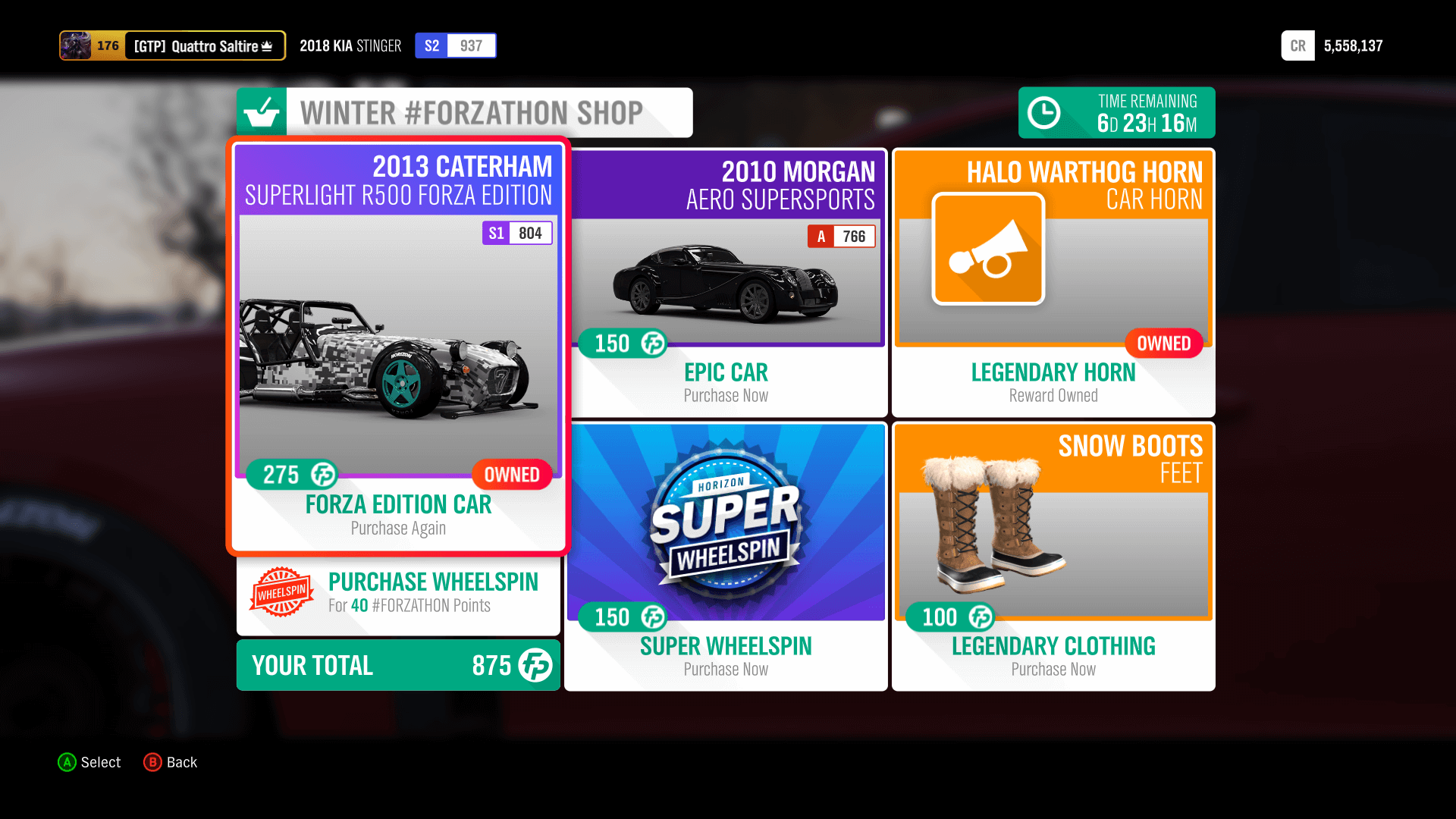
Task: Click the shopping basket icon beside shop title
Action: click(x=261, y=112)
